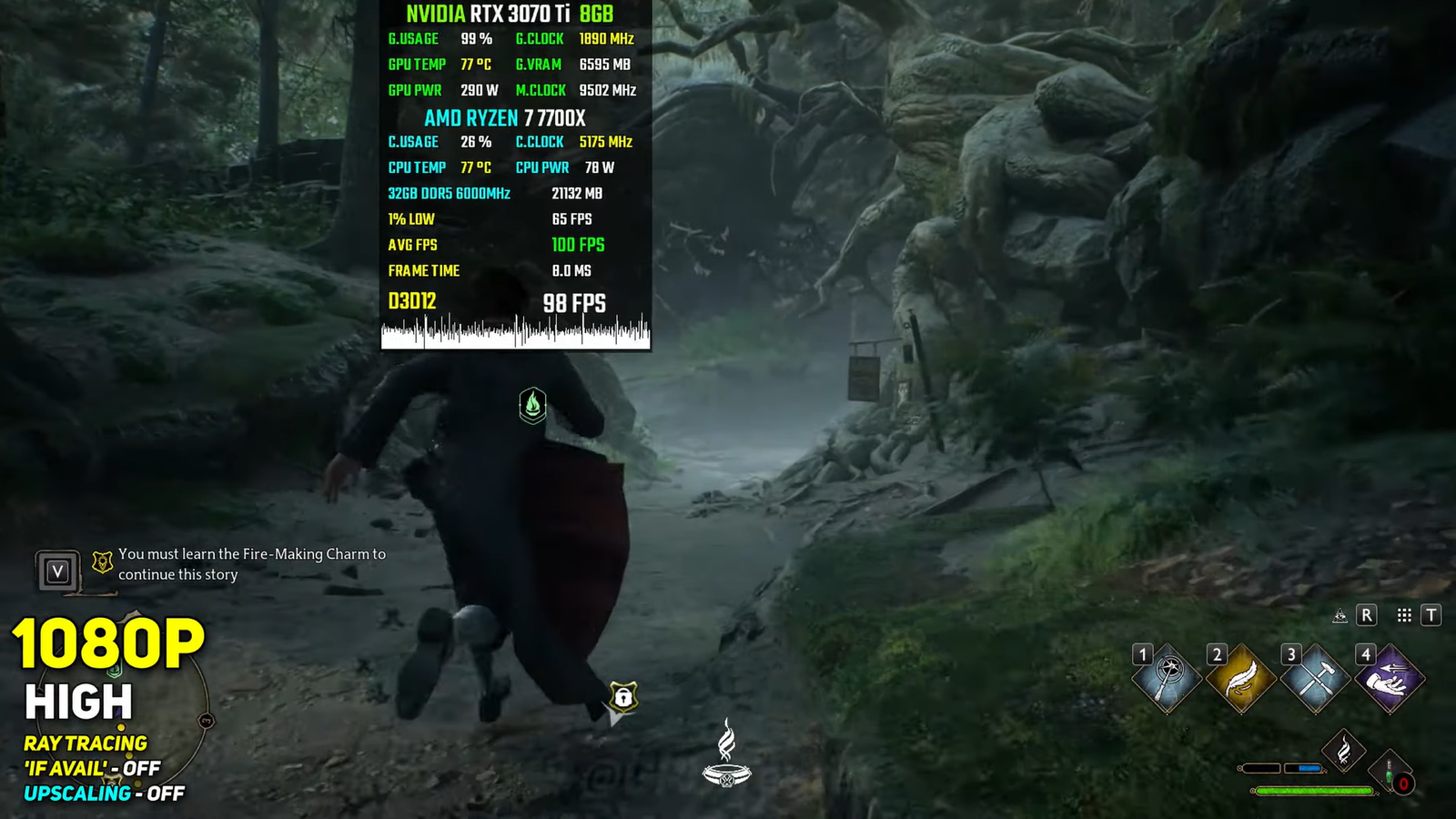1456x819 pixels.
Task: Select the green Wiggenweld potion slot
Action: pyautogui.click(x=1391, y=773)
